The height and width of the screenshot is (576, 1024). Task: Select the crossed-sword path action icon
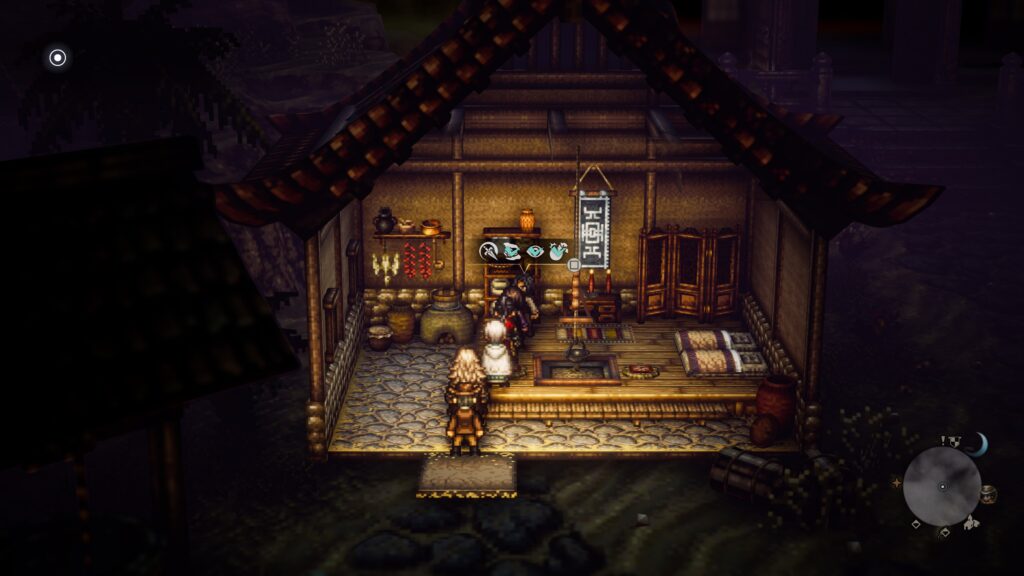[x=489, y=251]
